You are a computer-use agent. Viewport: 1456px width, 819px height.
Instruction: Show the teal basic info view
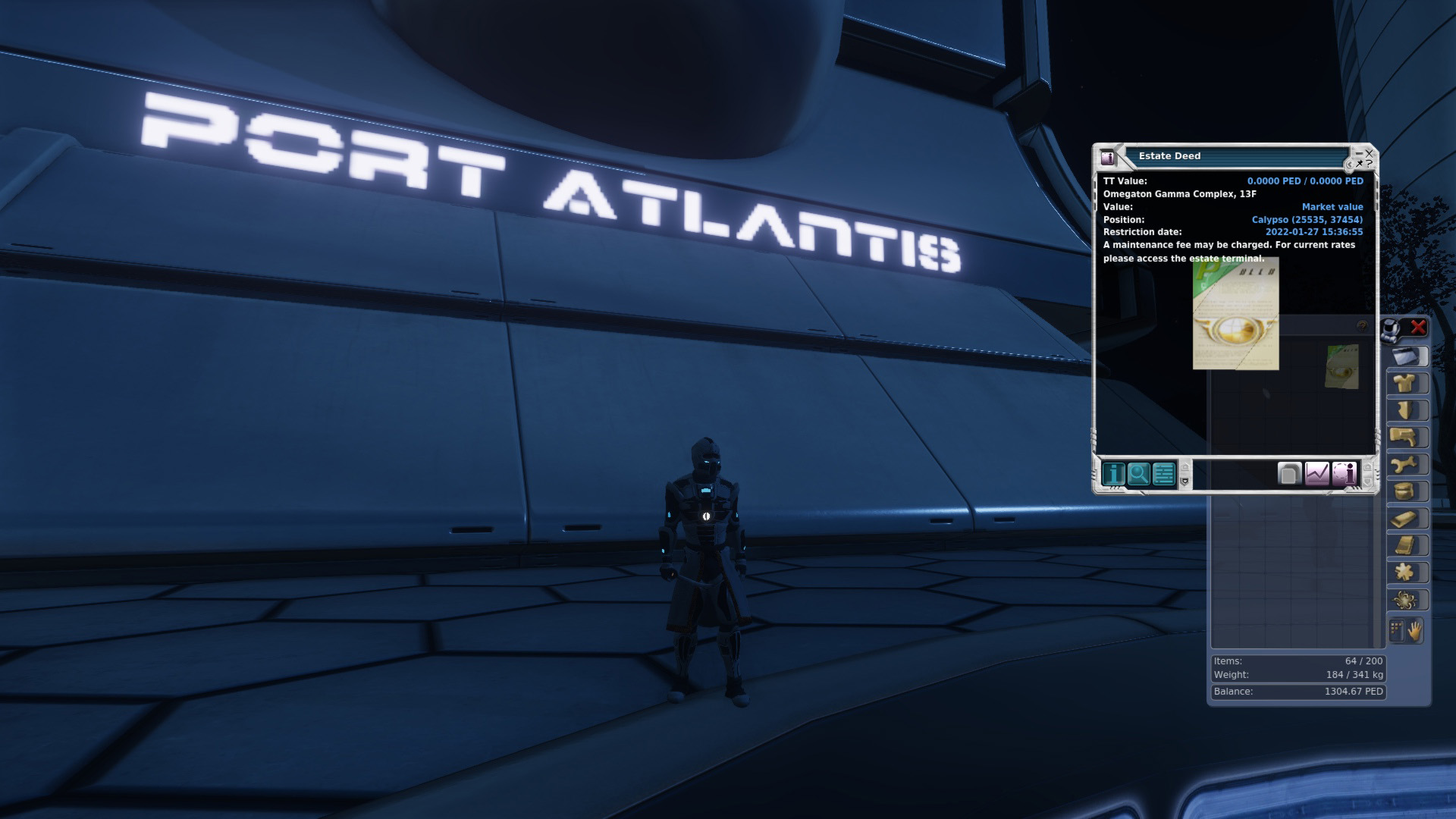click(1113, 474)
